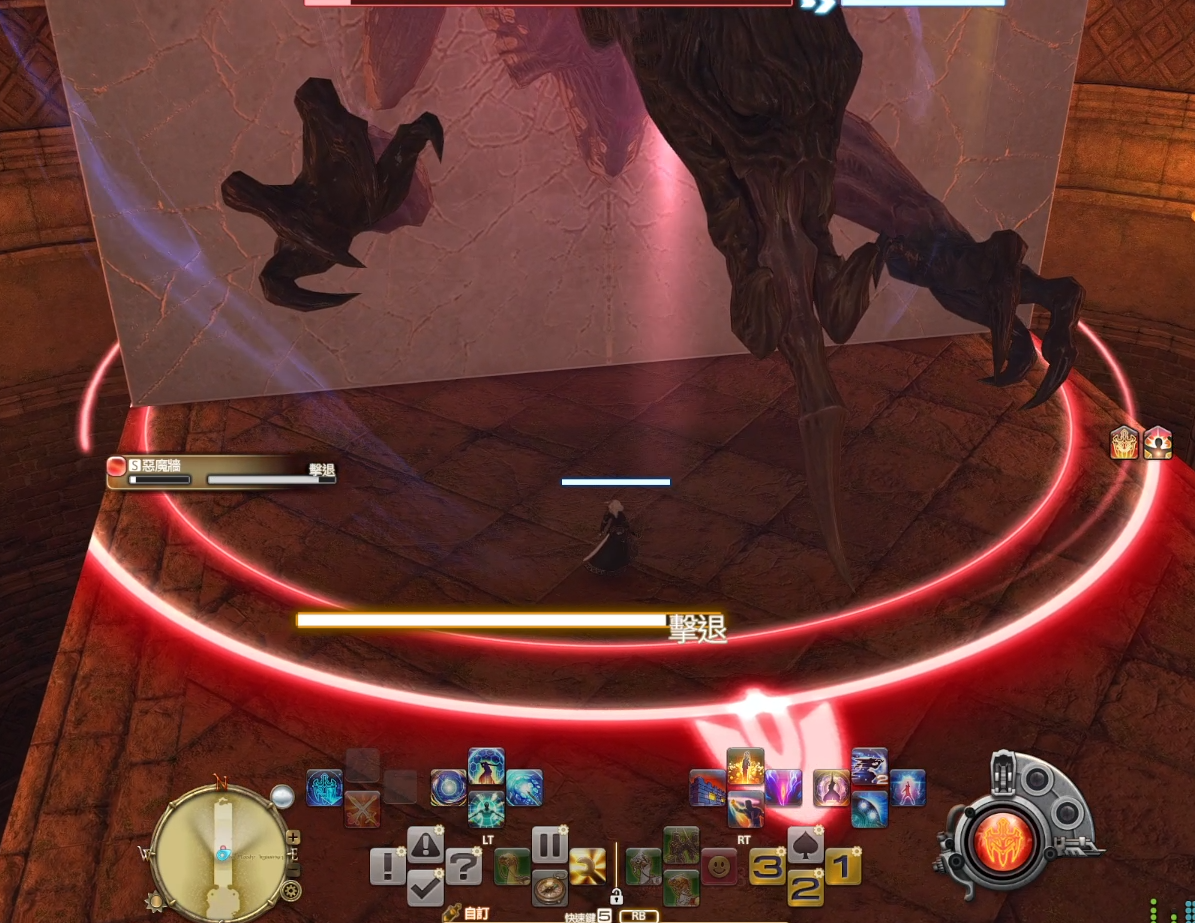
Task: Toggle the hotbar padlock icon
Action: 616,896
